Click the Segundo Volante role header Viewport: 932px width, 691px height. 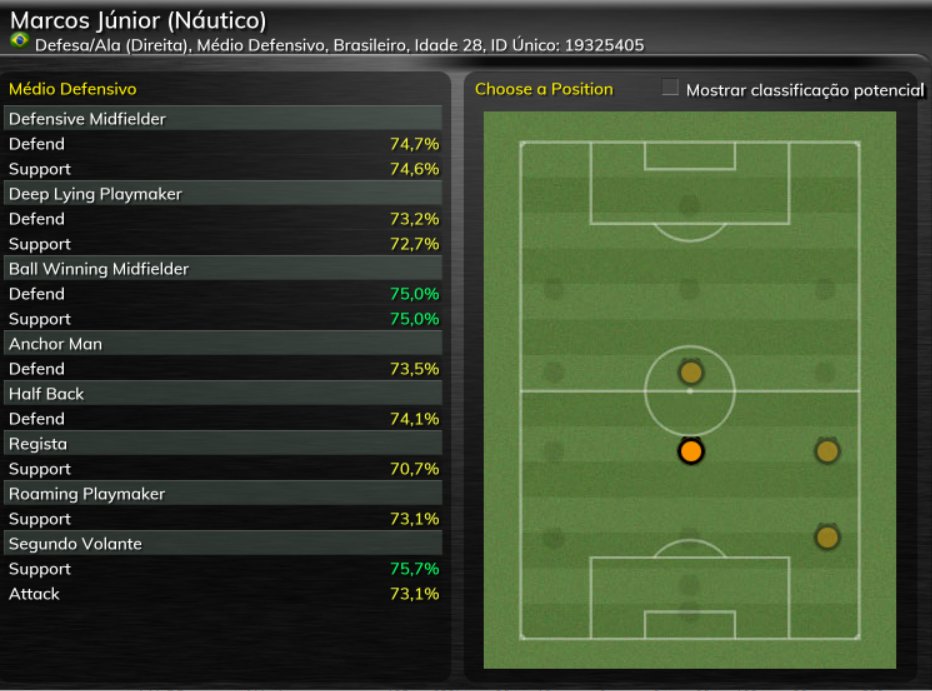coord(224,544)
